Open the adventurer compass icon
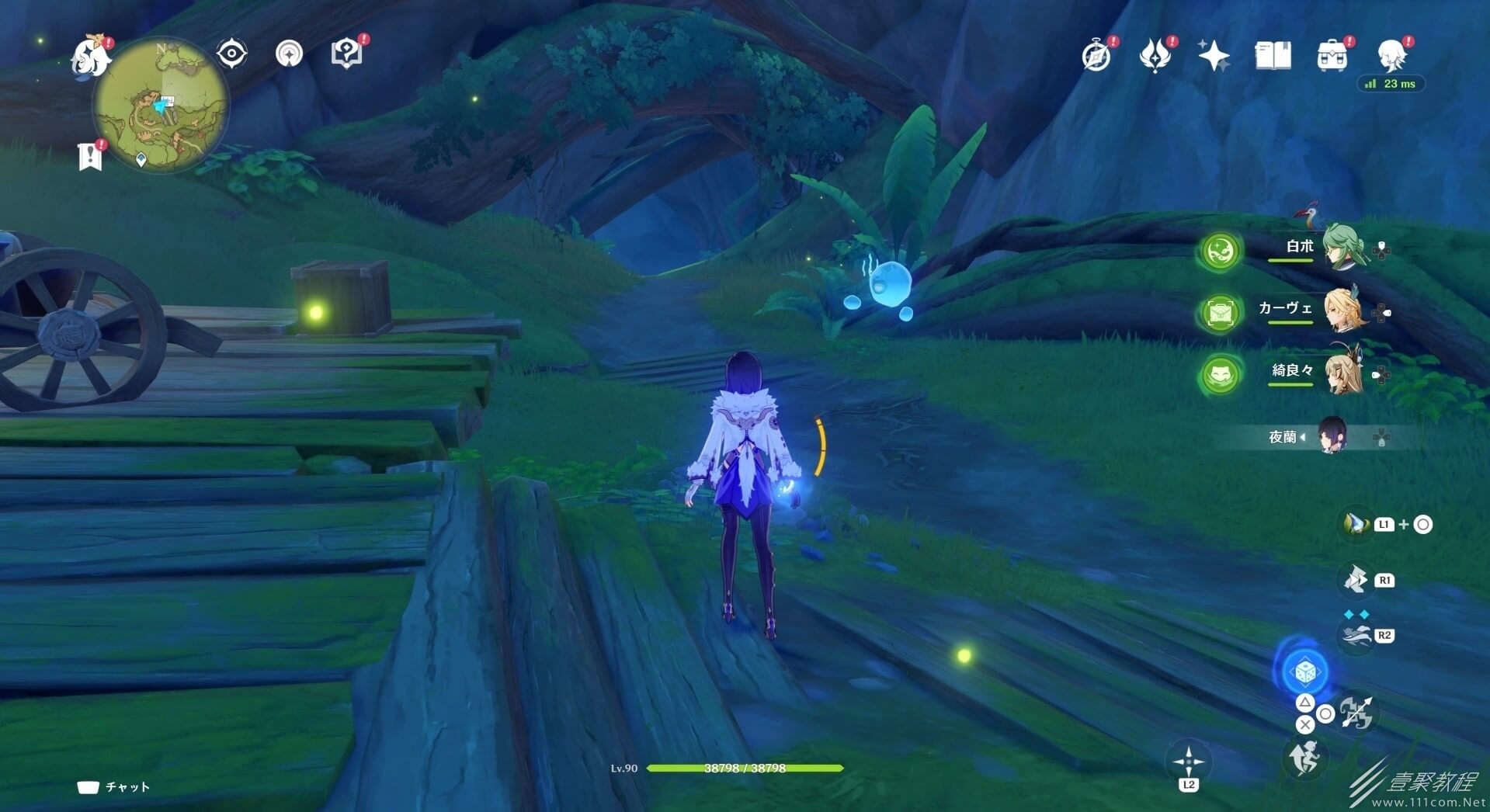1490x812 pixels. [1096, 56]
